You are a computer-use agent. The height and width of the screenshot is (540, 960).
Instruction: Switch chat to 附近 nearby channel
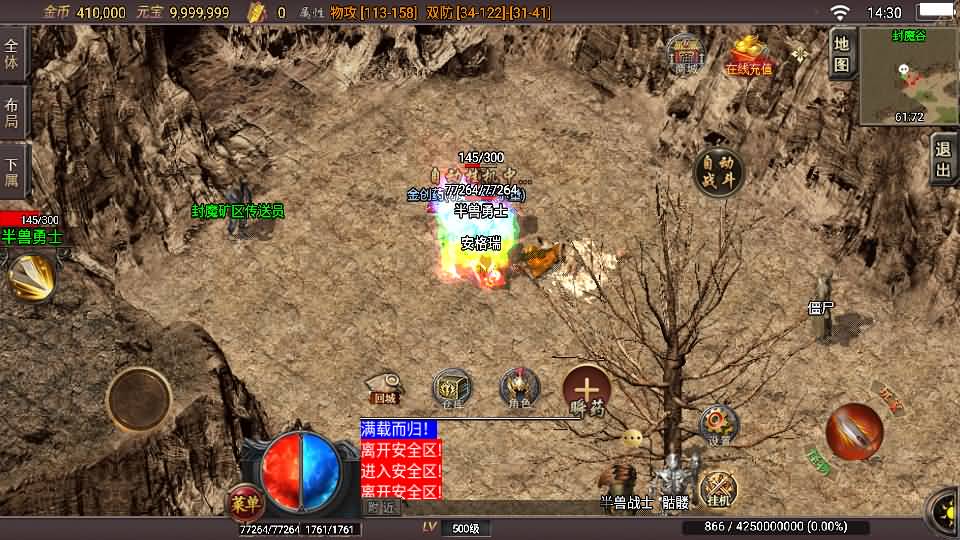pos(382,507)
